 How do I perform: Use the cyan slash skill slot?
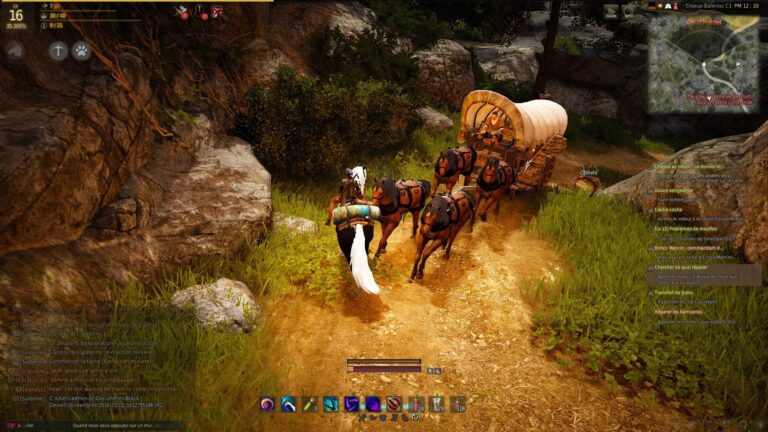click(288, 404)
